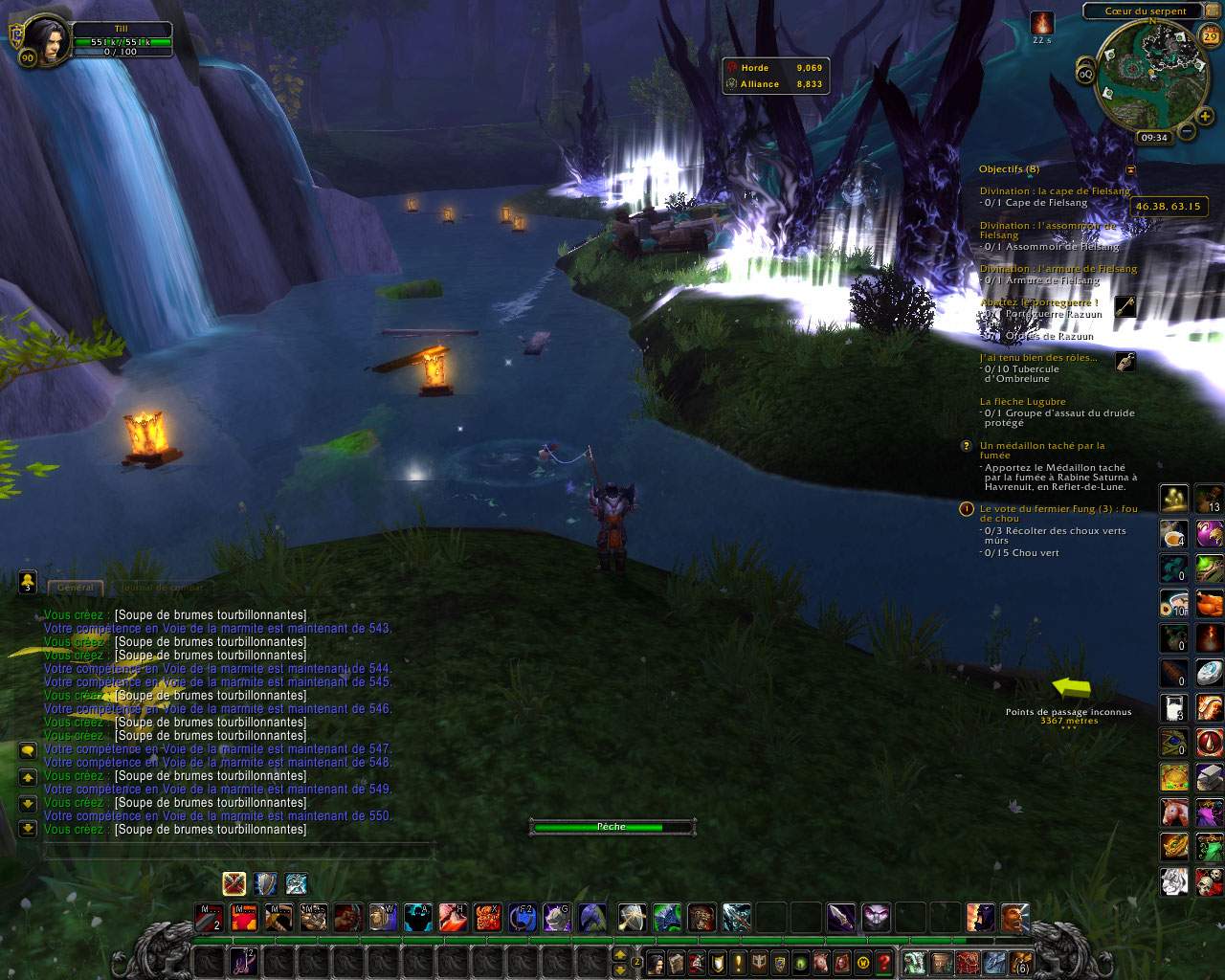Click the red question mark help button
Screen dimensions: 1225x980
click(884, 963)
